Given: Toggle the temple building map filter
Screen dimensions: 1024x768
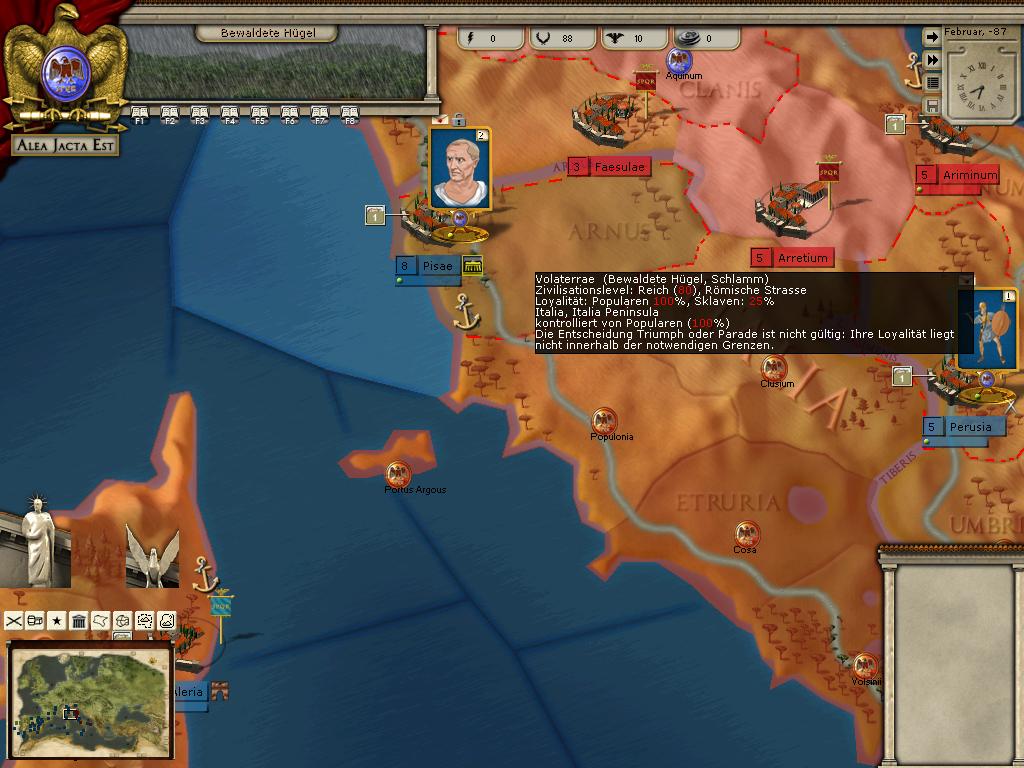Looking at the screenshot, I should coord(79,621).
